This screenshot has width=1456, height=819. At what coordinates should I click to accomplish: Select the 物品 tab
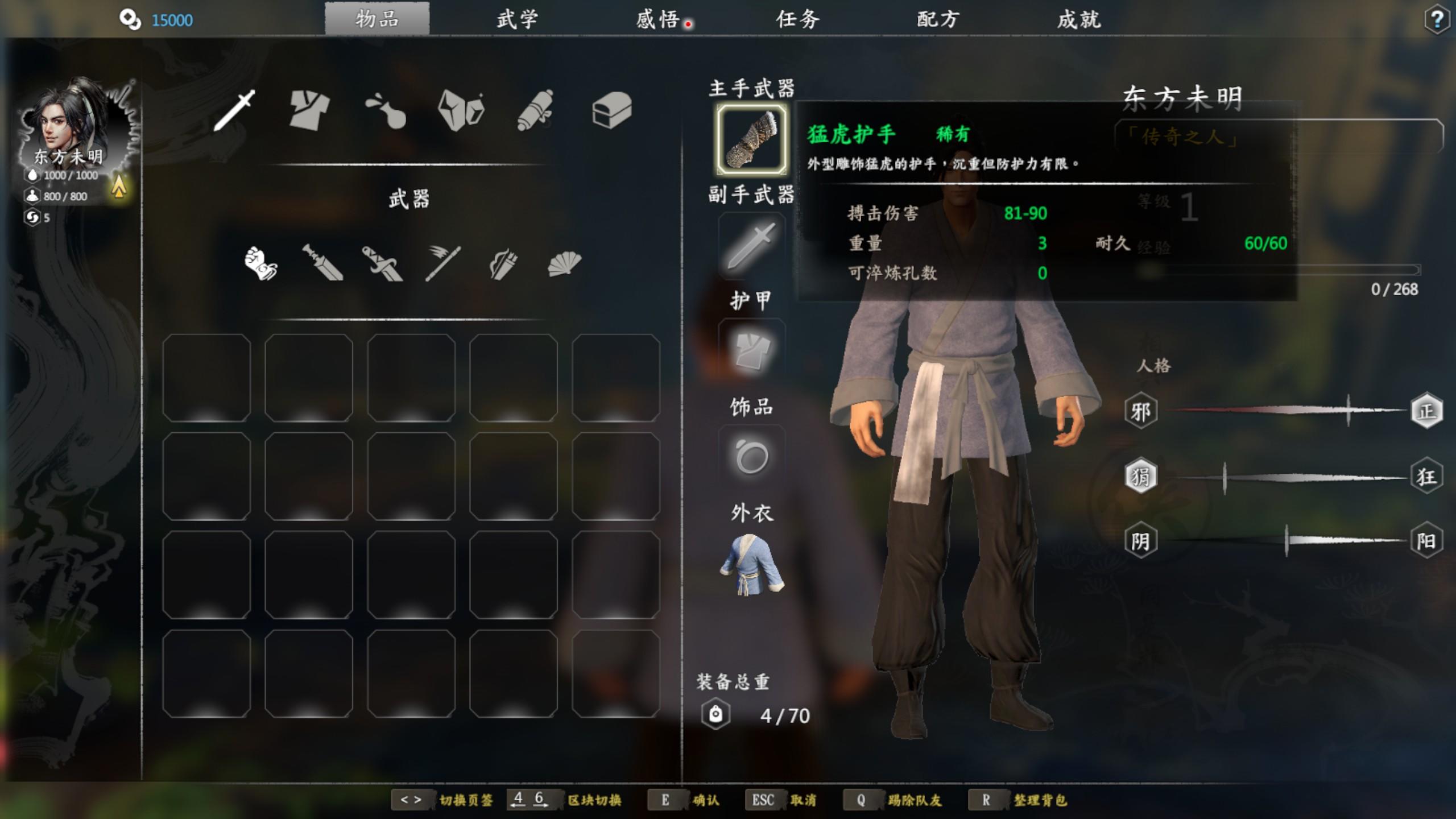pyautogui.click(x=377, y=20)
